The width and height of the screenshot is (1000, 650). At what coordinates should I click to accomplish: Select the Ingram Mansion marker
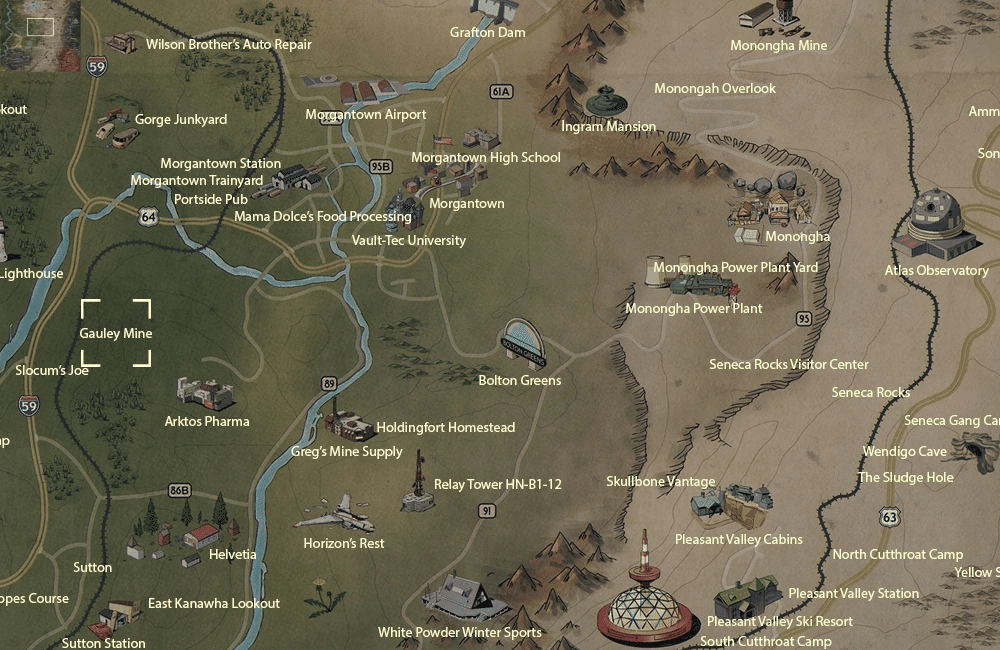coord(604,102)
